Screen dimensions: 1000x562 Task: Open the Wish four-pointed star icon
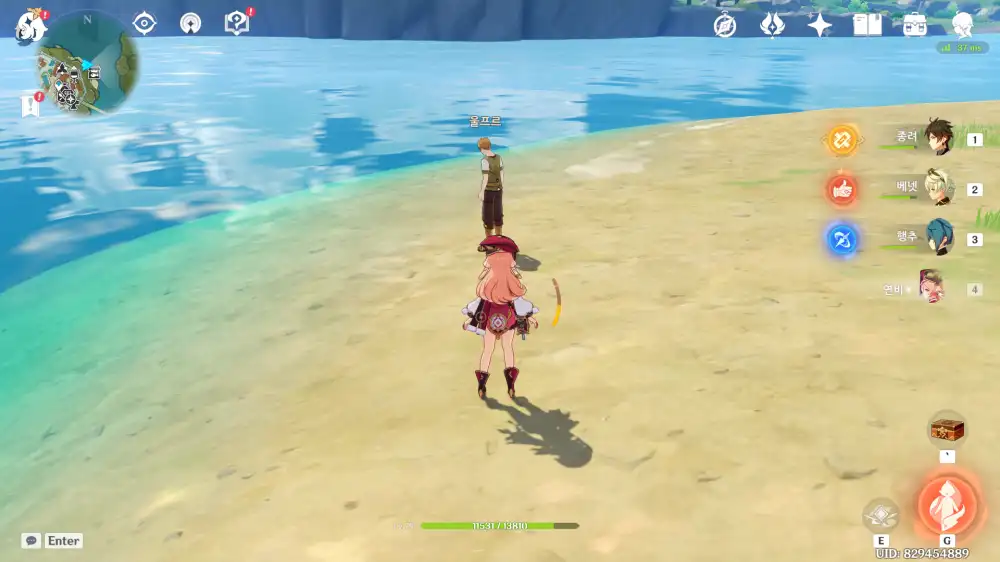[x=820, y=25]
